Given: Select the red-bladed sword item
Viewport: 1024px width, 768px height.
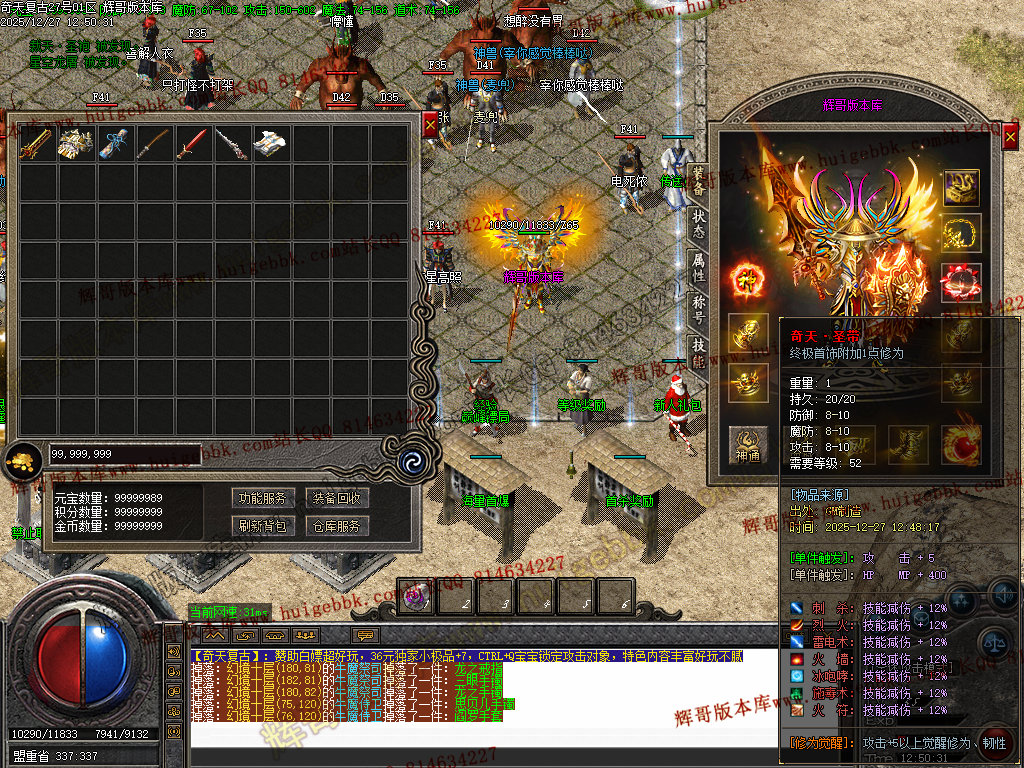Looking at the screenshot, I should pos(192,144).
